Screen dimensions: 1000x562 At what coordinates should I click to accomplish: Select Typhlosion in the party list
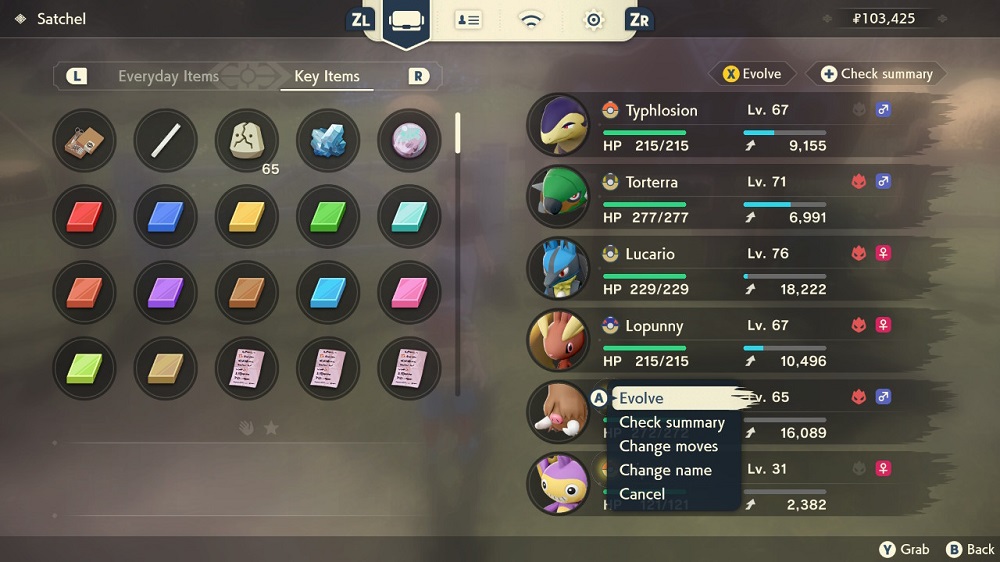coord(661,110)
